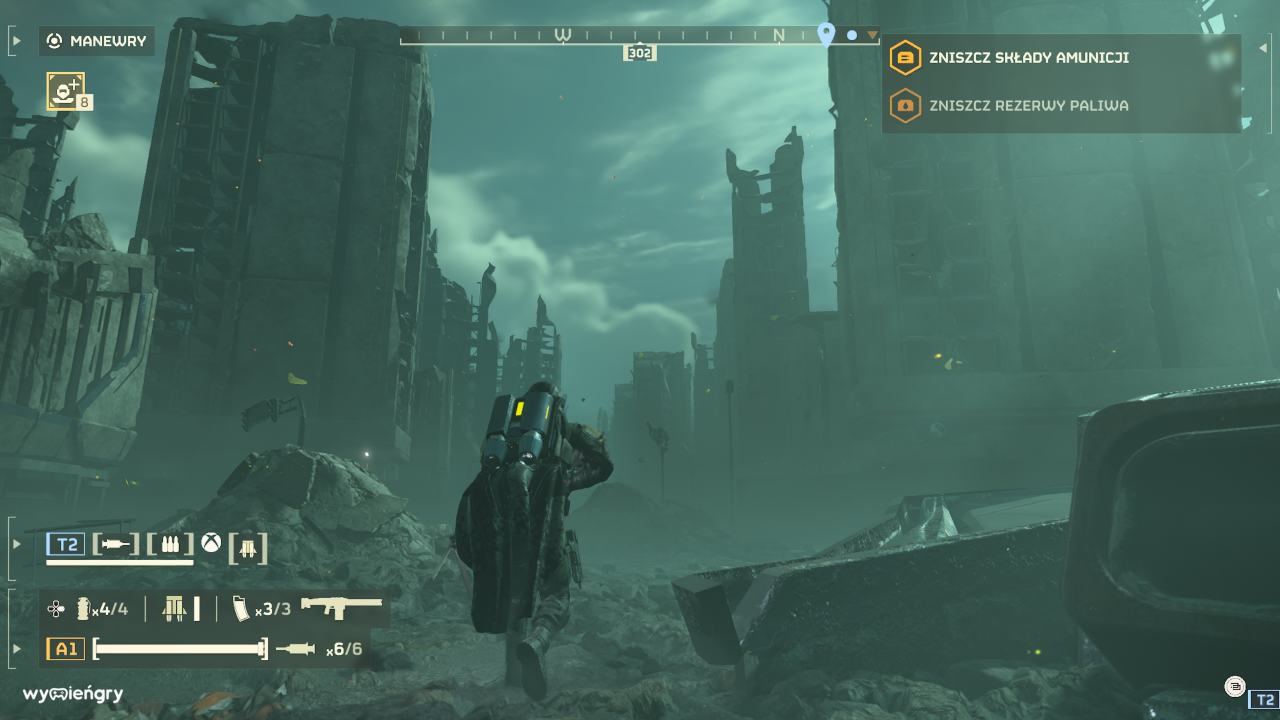This screenshot has width=1280, height=720.
Task: Collapse the objectives panel with the left-pointing arrow
Action: (1262, 46)
